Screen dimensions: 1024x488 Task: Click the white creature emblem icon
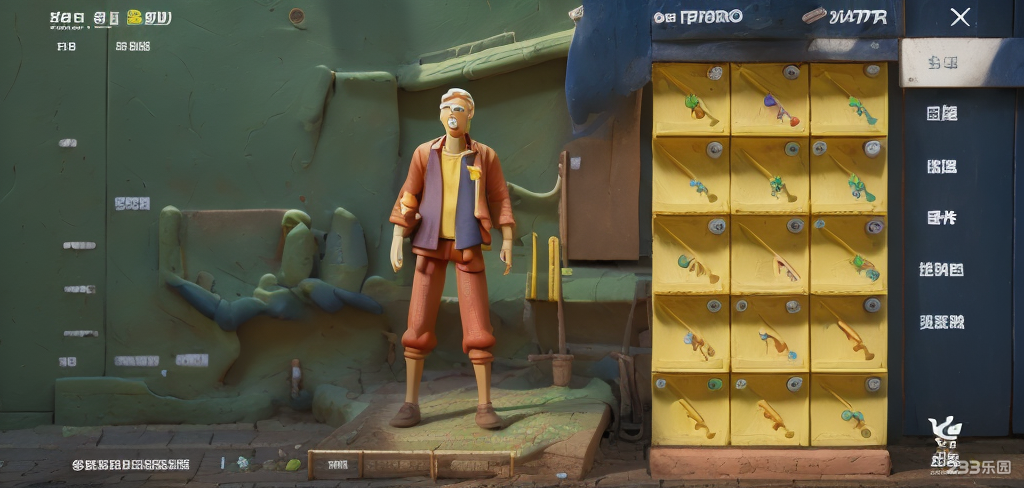coord(945,430)
